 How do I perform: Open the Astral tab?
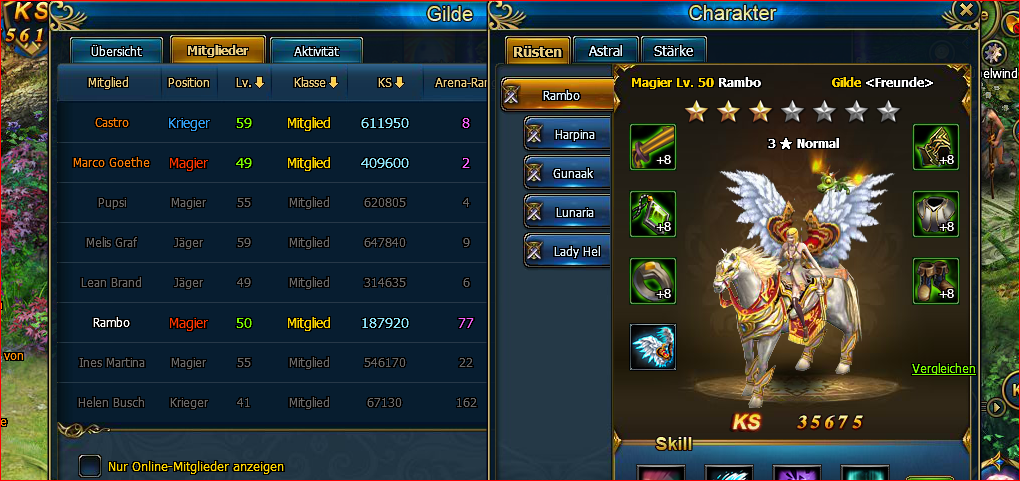coord(605,51)
